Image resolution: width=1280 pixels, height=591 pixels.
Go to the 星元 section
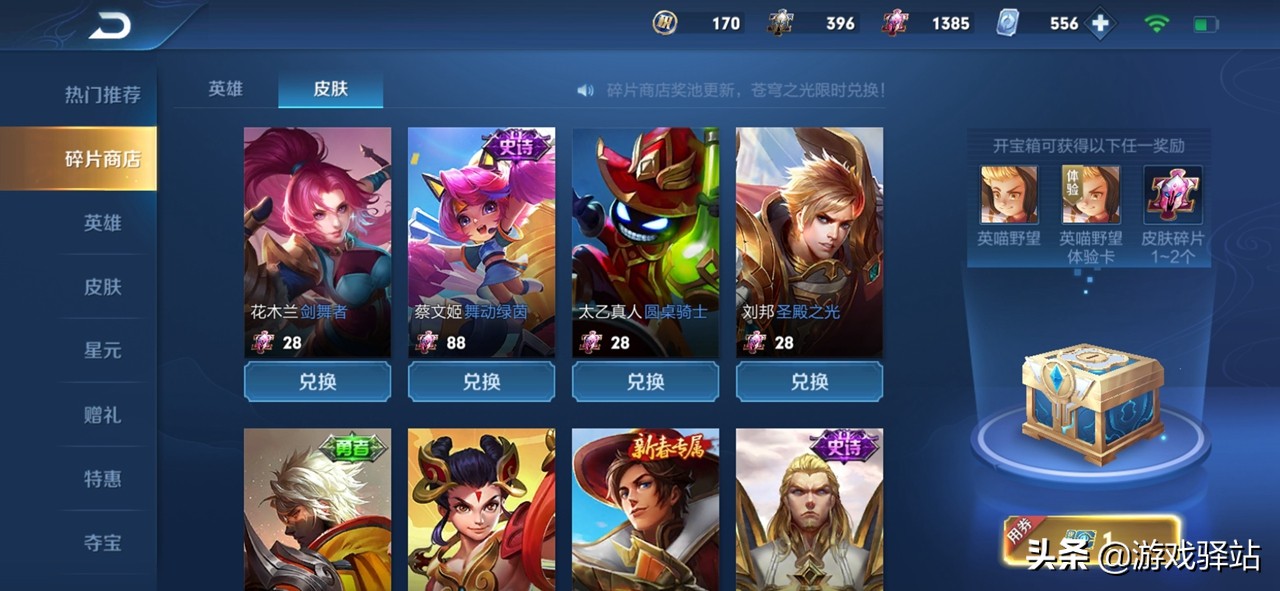102,351
